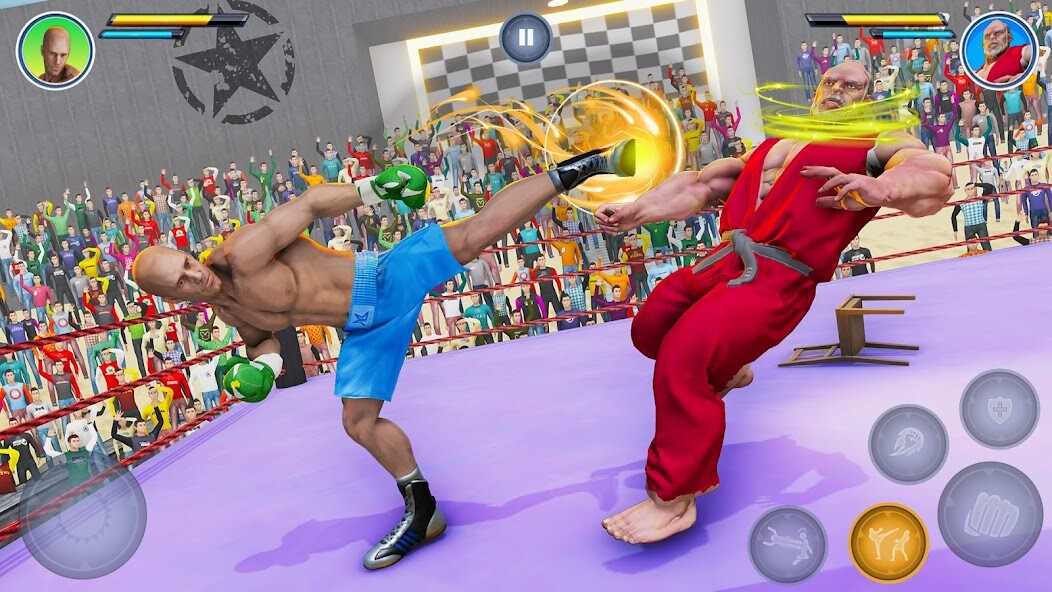Throw a punch with the fist button

coord(990,514)
